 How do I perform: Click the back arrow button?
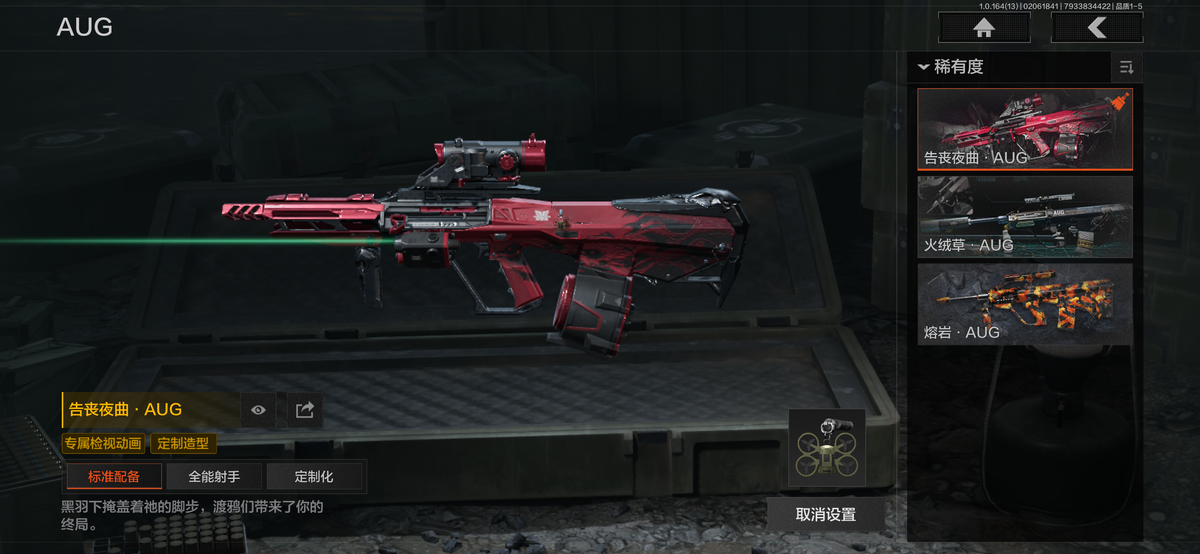click(x=1097, y=28)
